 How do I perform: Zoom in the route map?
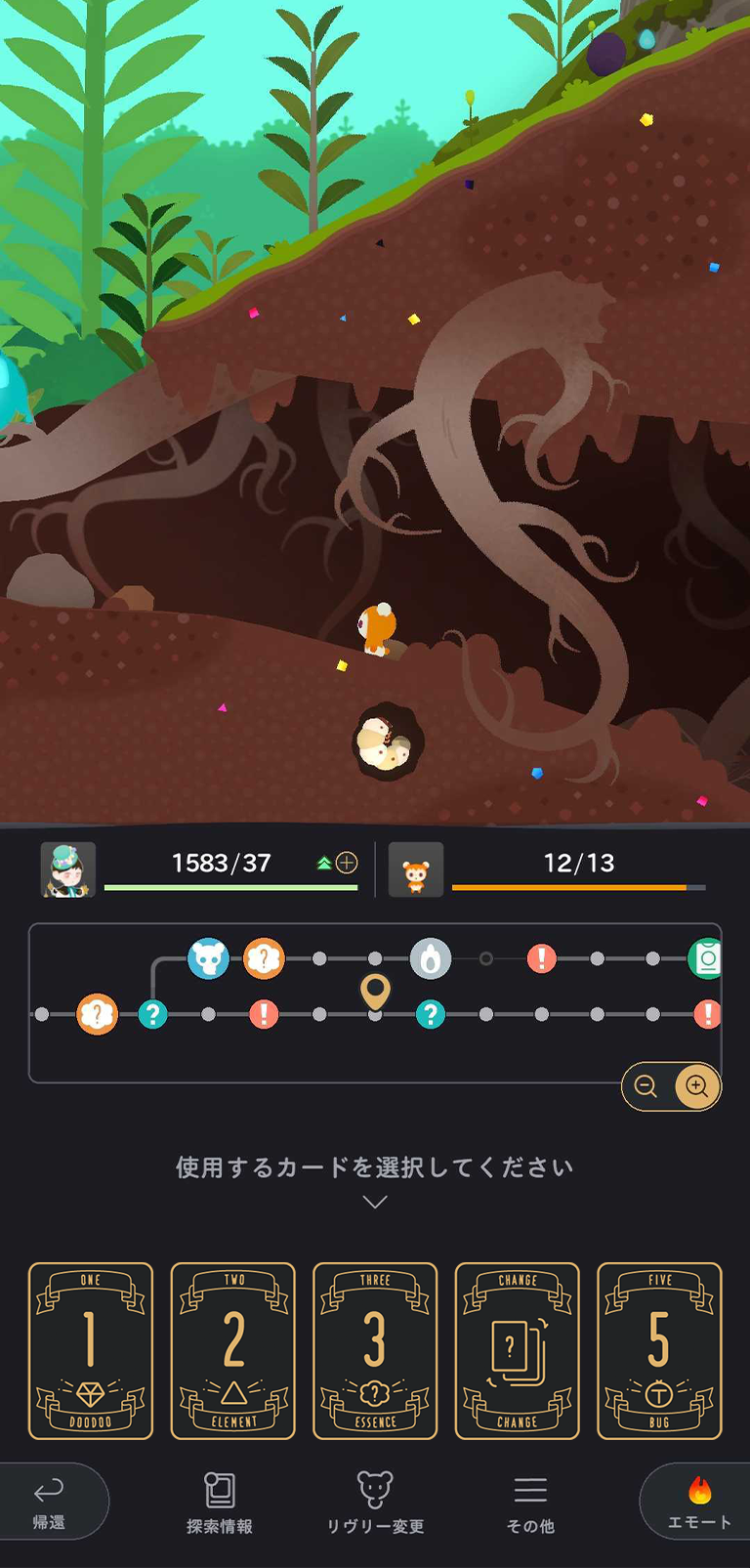pos(696,1086)
